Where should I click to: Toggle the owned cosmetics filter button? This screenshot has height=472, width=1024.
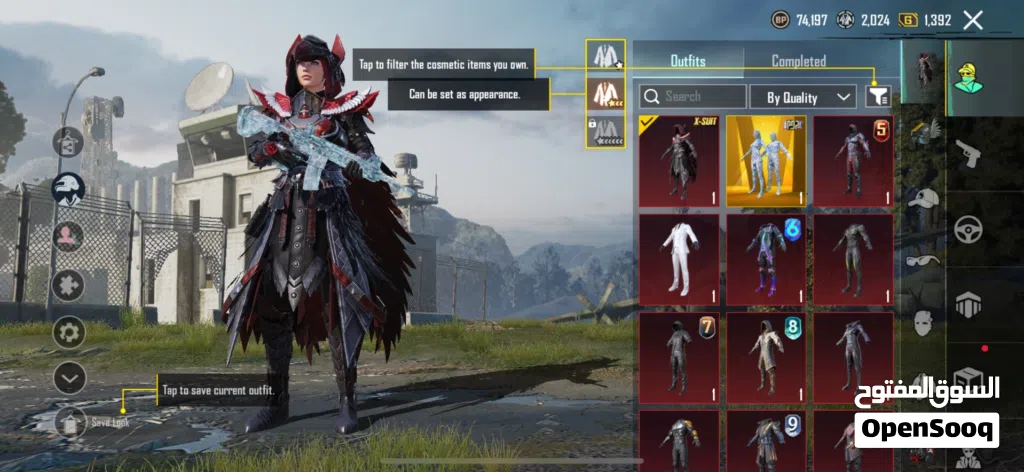(x=878, y=96)
